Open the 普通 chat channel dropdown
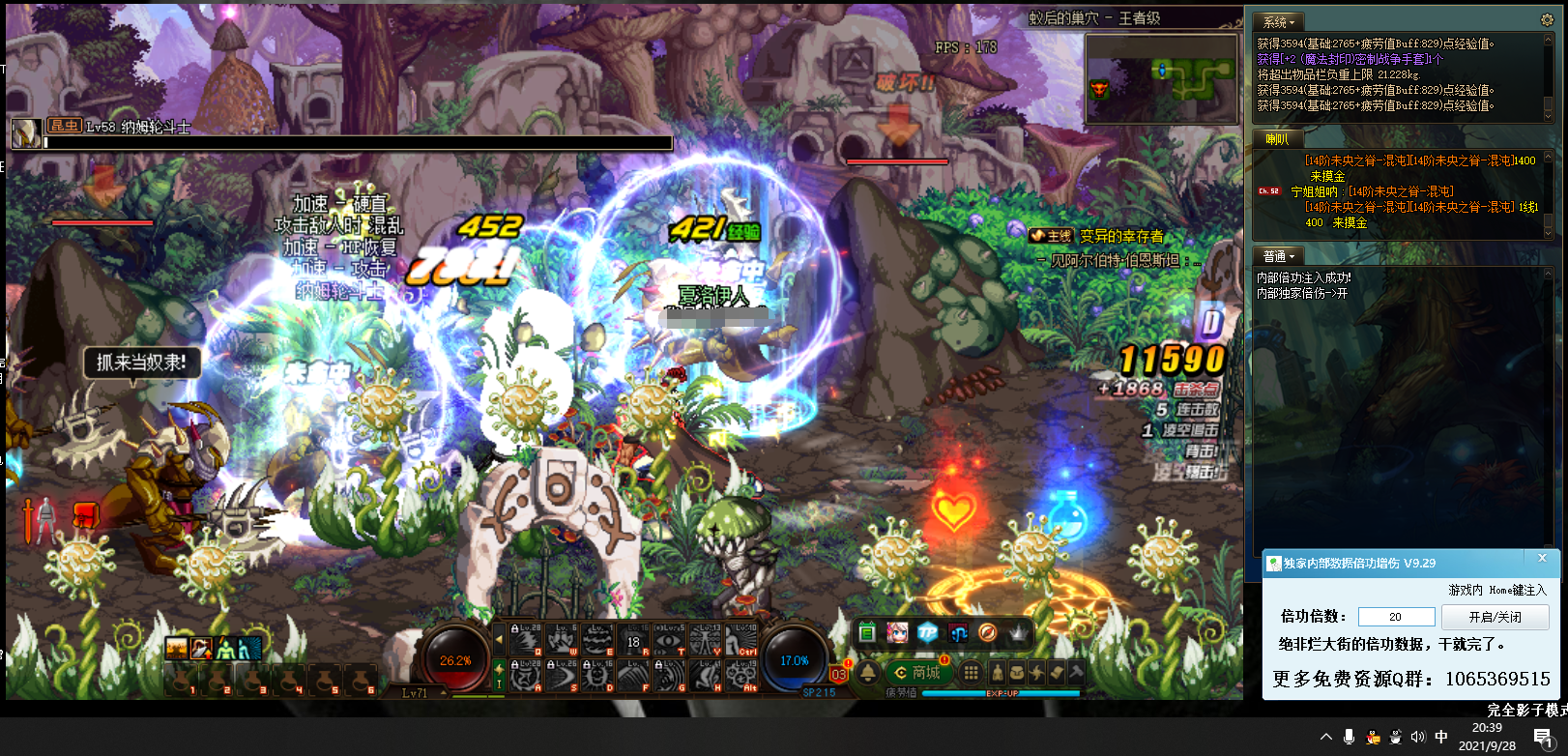This screenshot has width=1568, height=756. [x=1278, y=256]
